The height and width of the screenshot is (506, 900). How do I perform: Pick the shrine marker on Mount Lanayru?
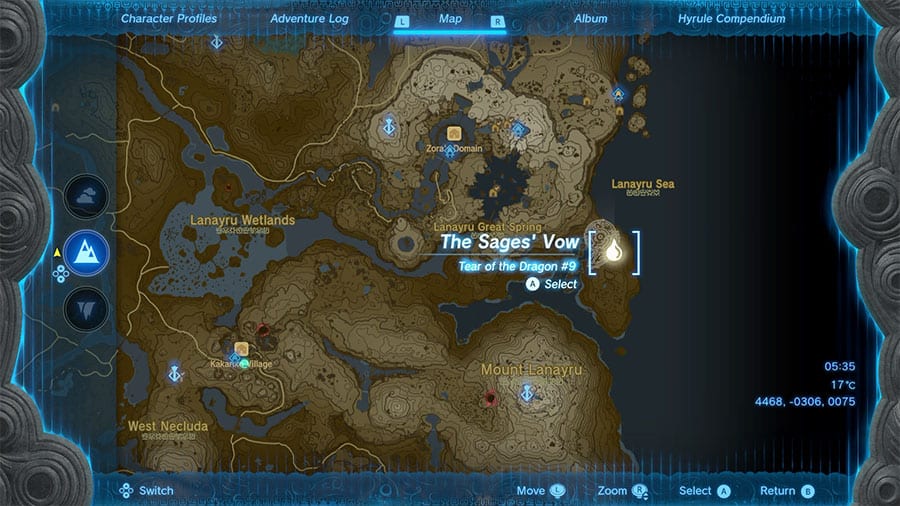(527, 393)
